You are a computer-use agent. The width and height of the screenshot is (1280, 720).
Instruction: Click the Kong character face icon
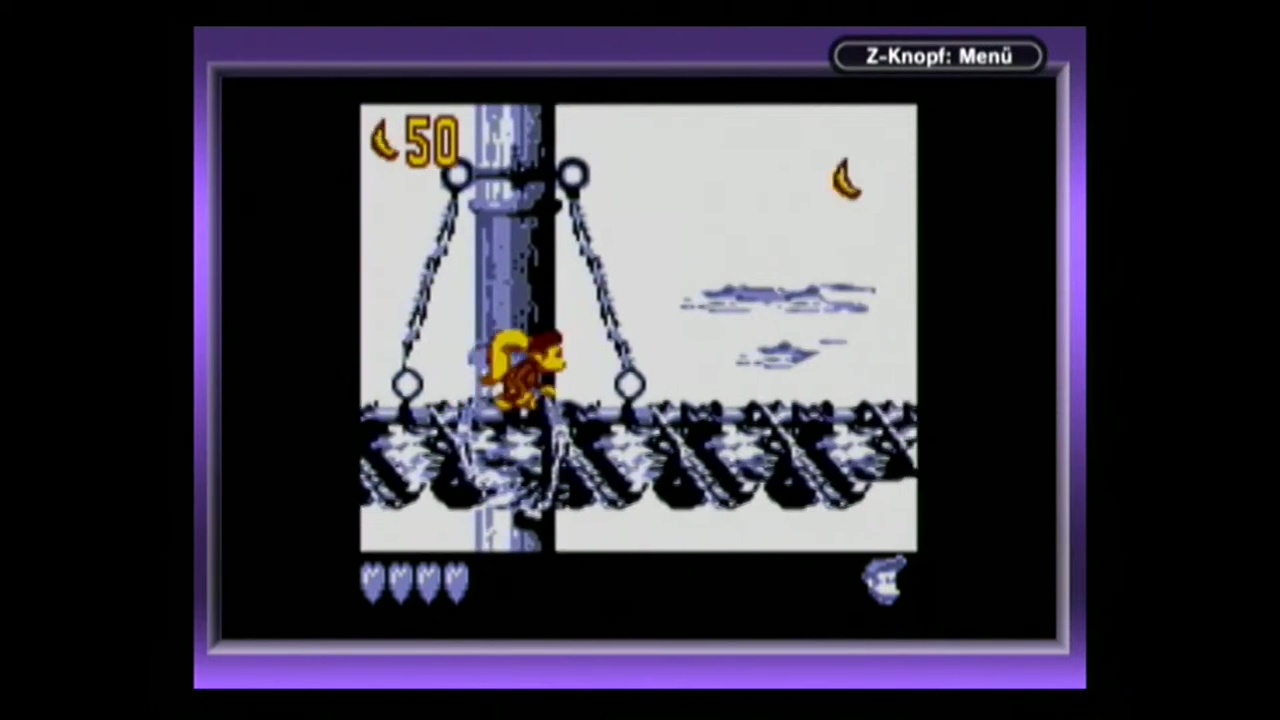tap(885, 580)
